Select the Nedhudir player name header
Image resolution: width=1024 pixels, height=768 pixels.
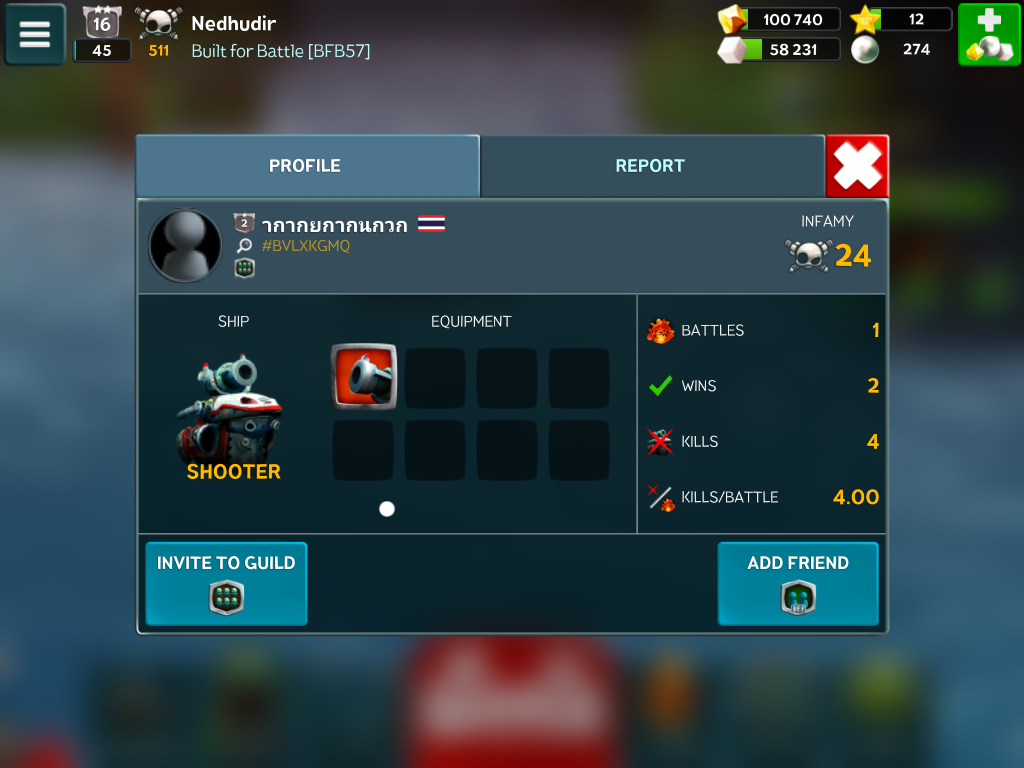[x=233, y=23]
